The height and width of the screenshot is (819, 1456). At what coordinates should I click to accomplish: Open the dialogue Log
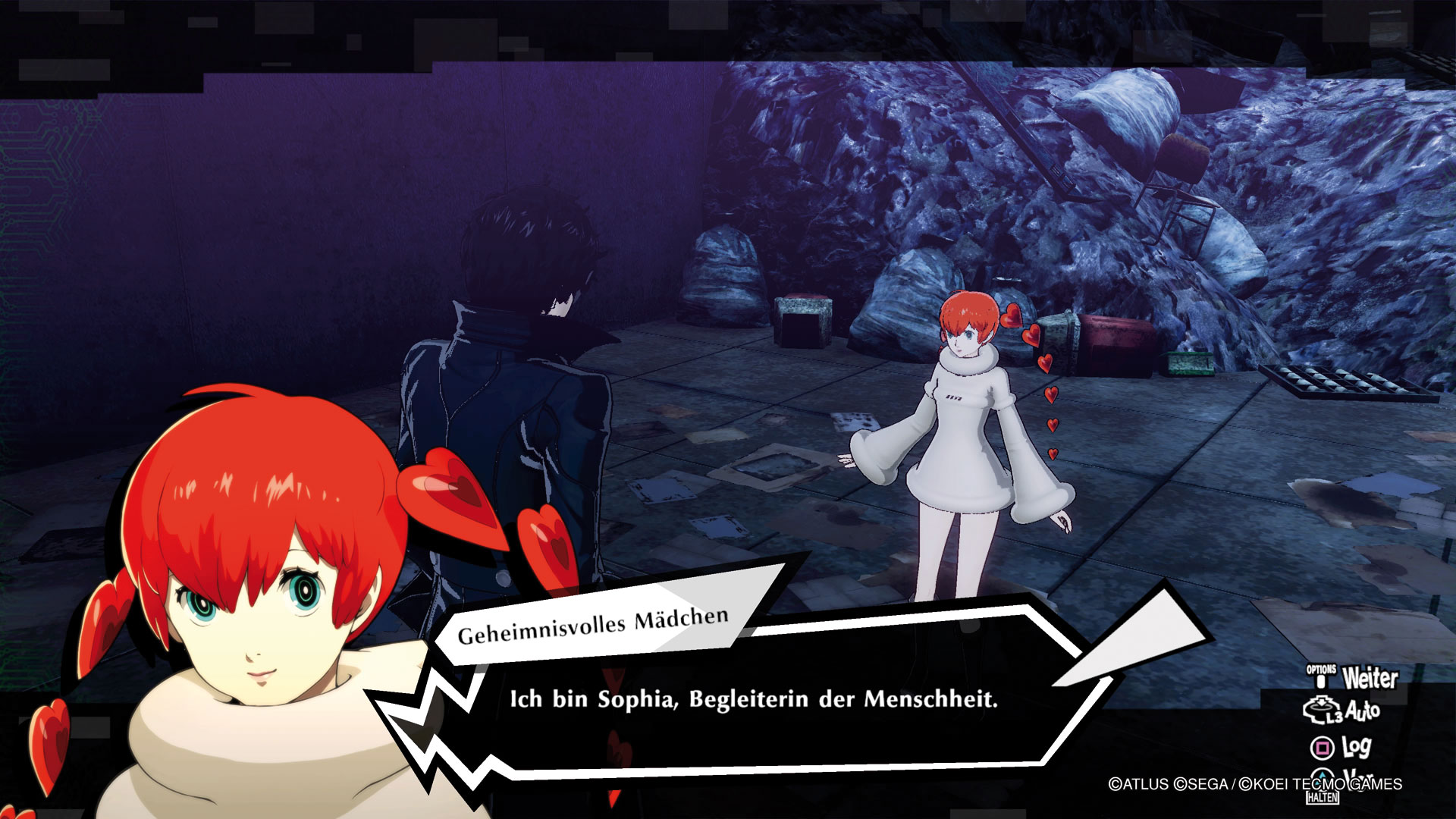(1355, 748)
